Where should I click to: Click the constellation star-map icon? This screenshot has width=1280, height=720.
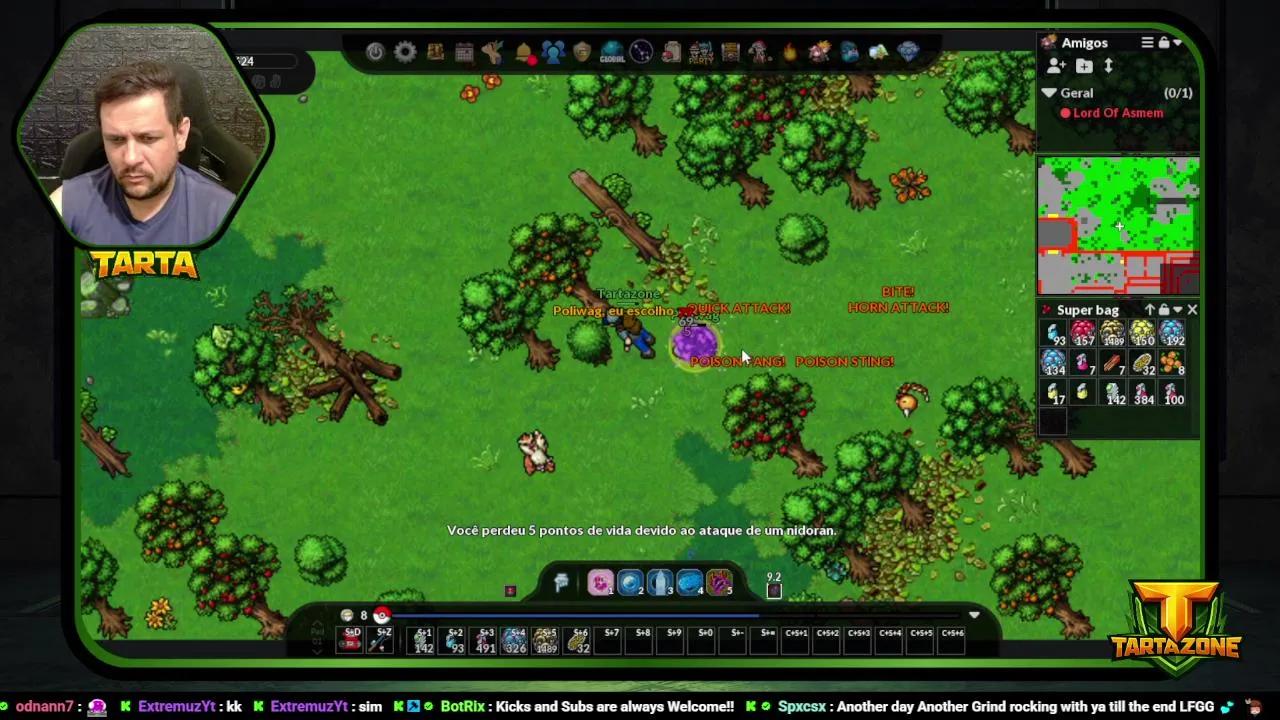(x=641, y=52)
